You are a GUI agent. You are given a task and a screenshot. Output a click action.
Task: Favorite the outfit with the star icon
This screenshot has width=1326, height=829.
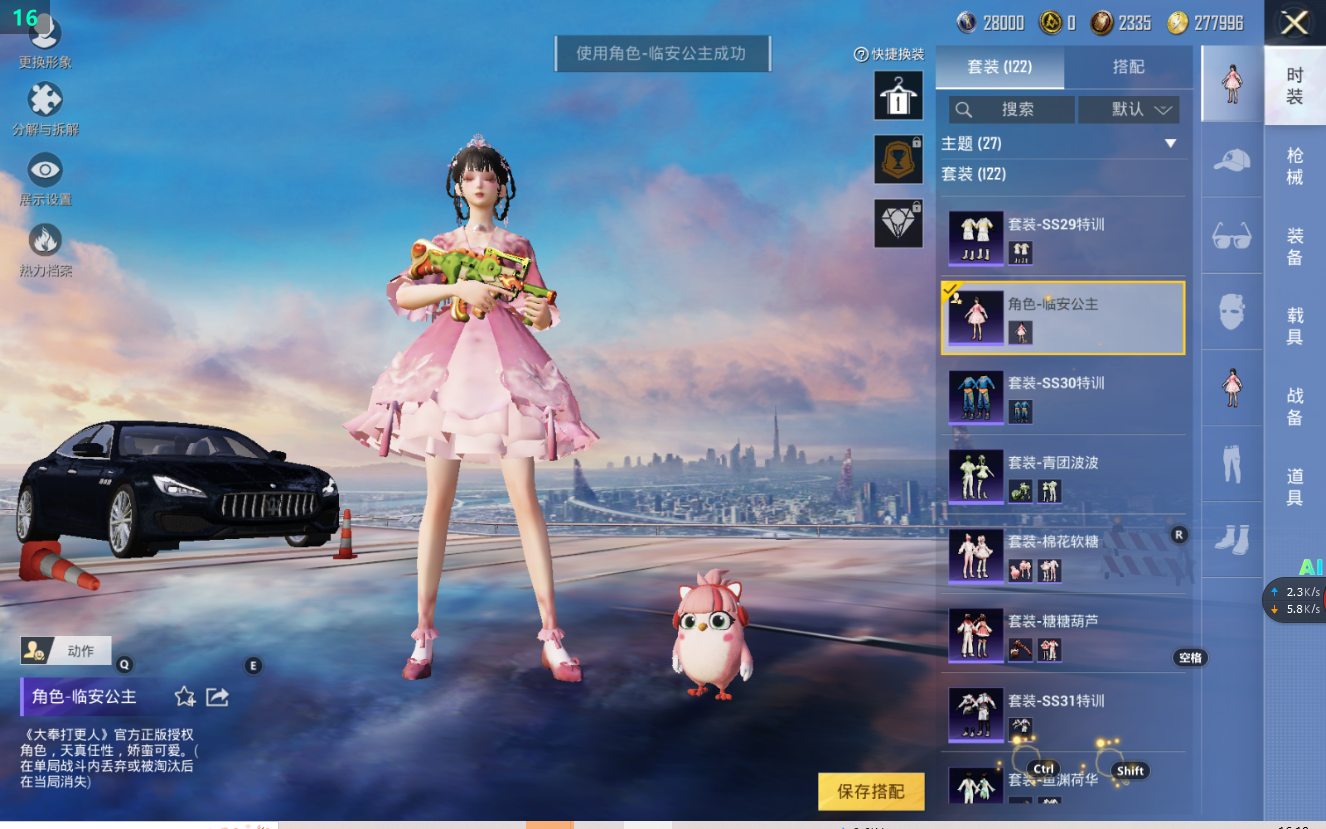coord(185,697)
